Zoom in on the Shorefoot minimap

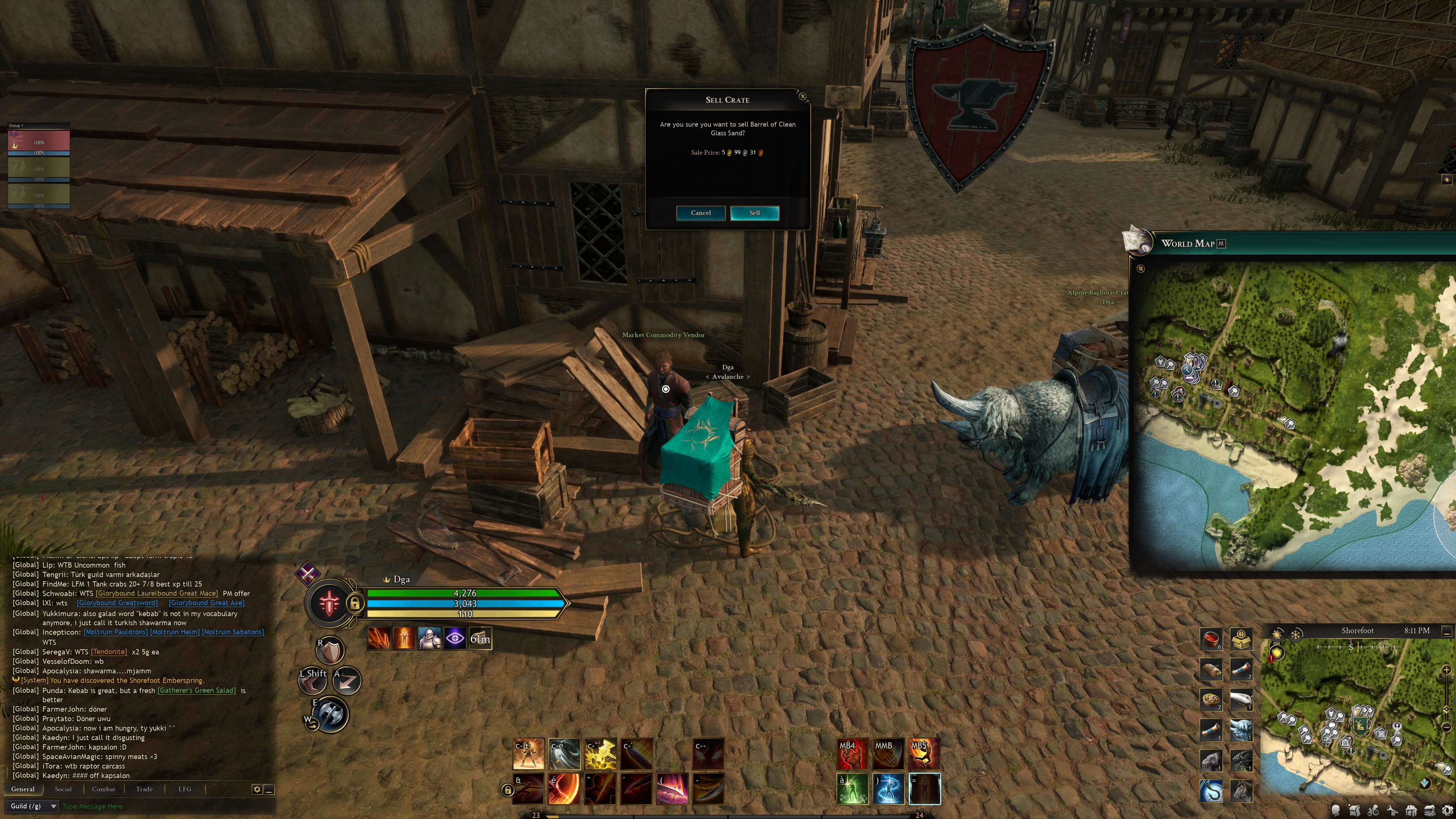click(x=1447, y=670)
